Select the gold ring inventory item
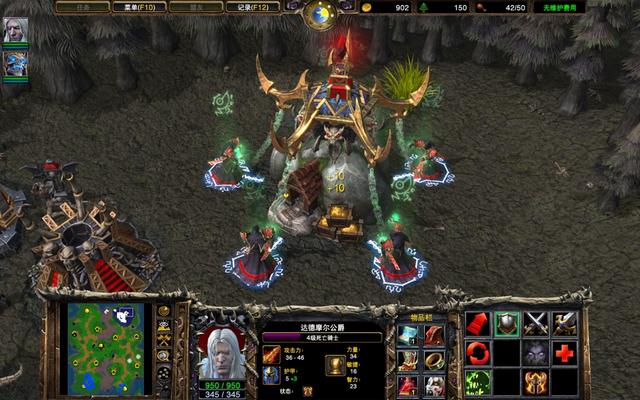 [x=435, y=360]
